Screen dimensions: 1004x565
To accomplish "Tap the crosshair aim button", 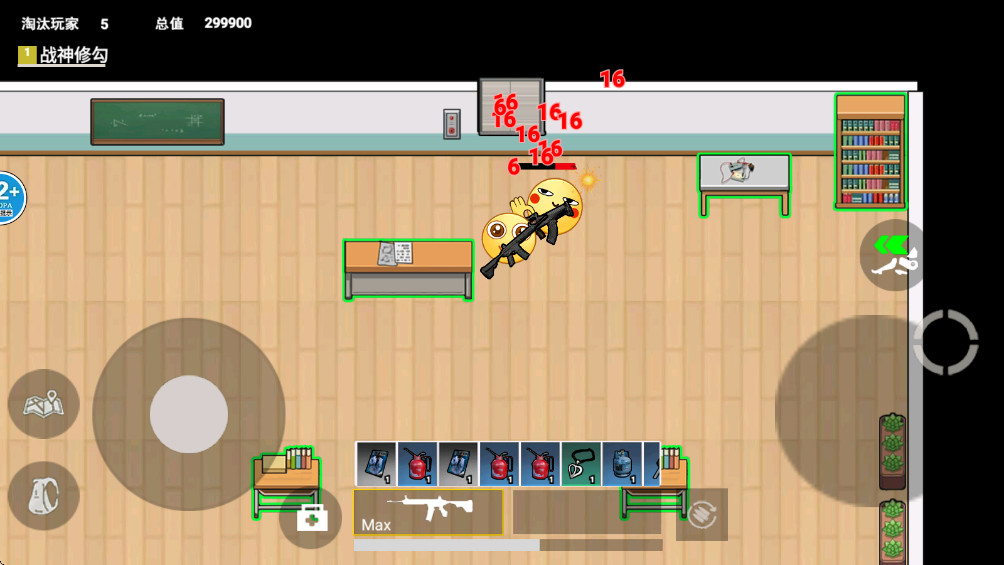I will 945,343.
